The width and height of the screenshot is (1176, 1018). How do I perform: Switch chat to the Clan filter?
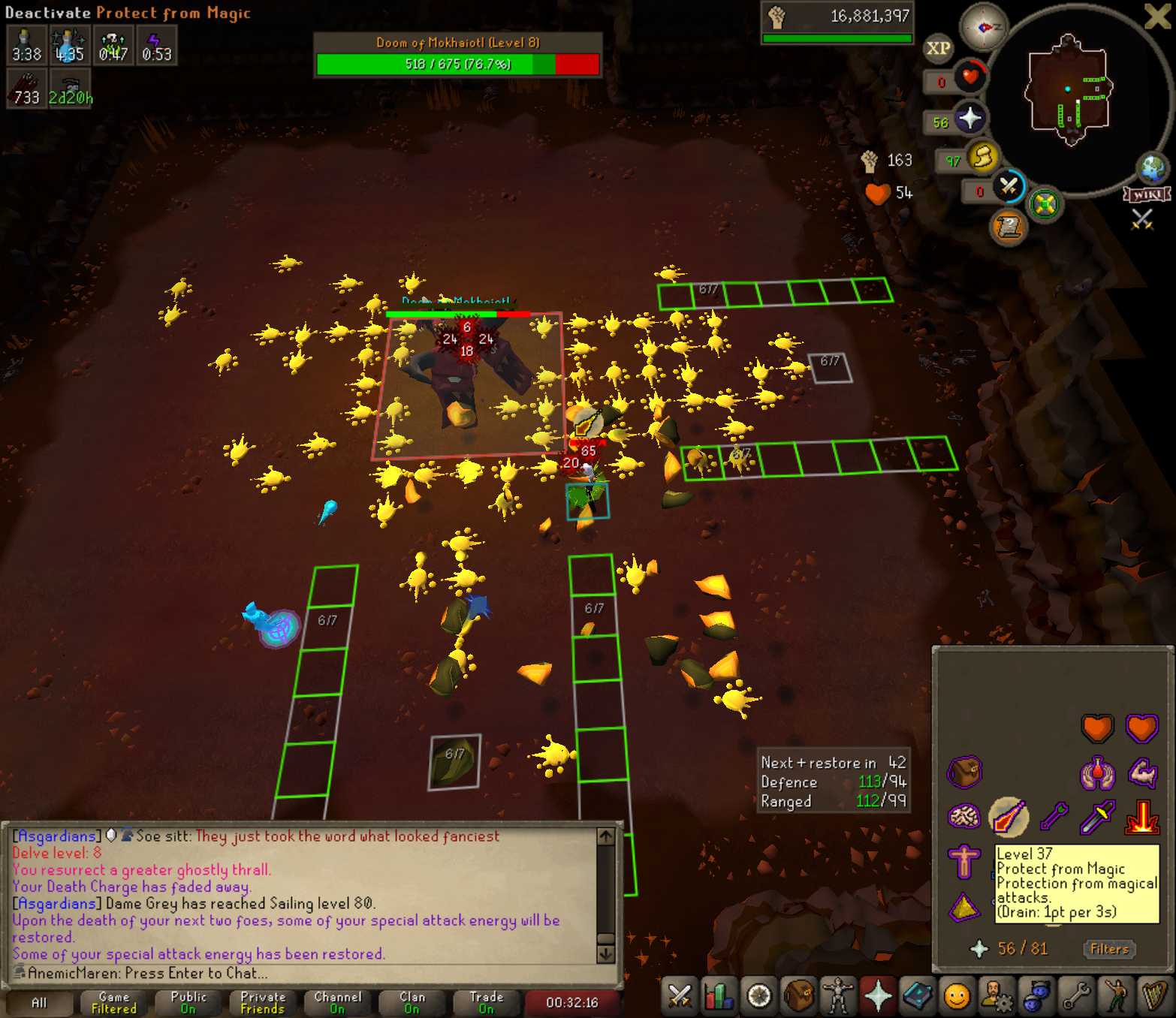tap(412, 1002)
